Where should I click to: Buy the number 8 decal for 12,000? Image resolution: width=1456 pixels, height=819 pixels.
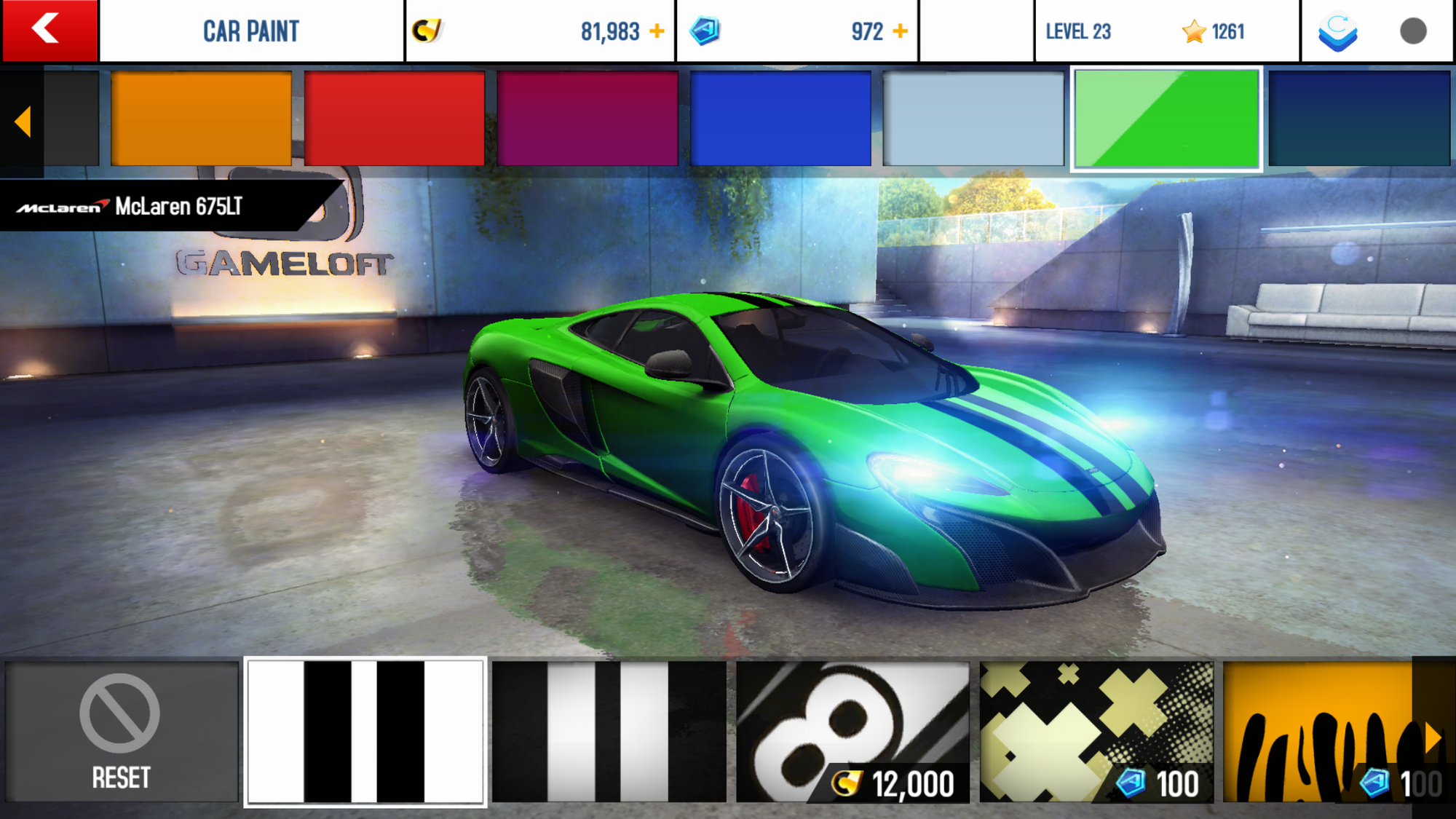pos(852,732)
